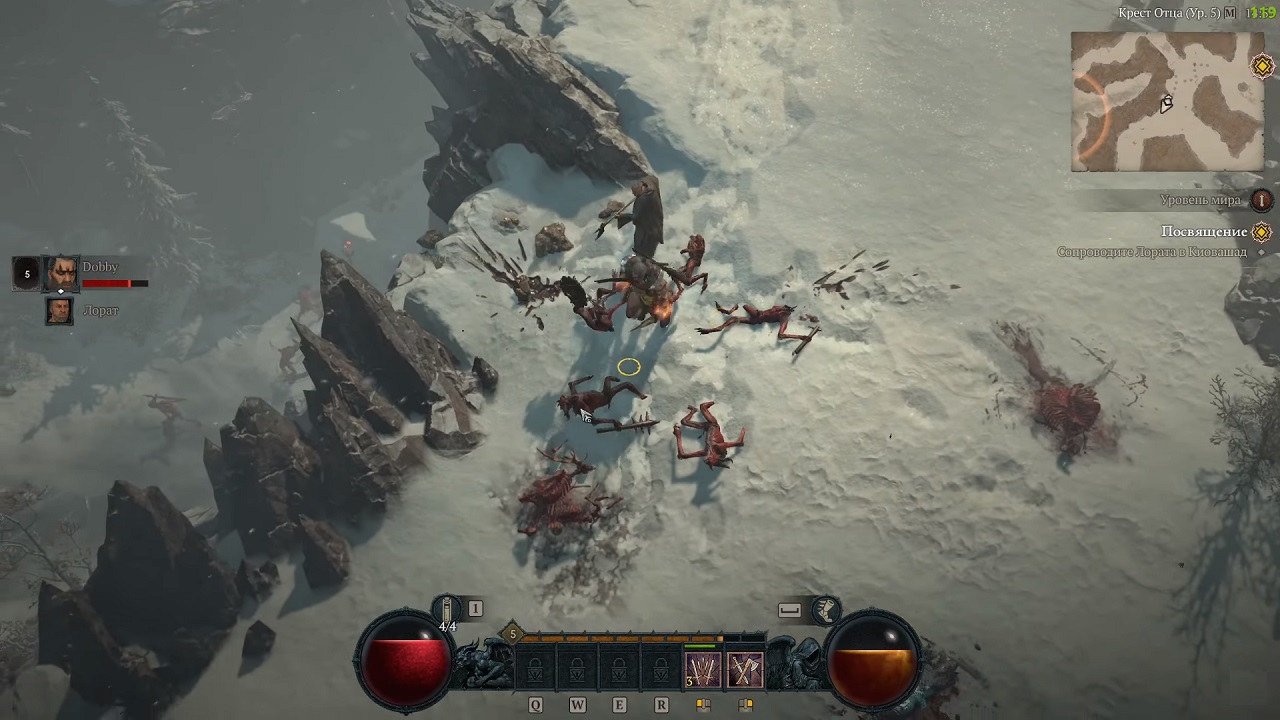This screenshot has width=1280, height=720.
Task: Click the level 5 badge on the skill bar
Action: (510, 633)
